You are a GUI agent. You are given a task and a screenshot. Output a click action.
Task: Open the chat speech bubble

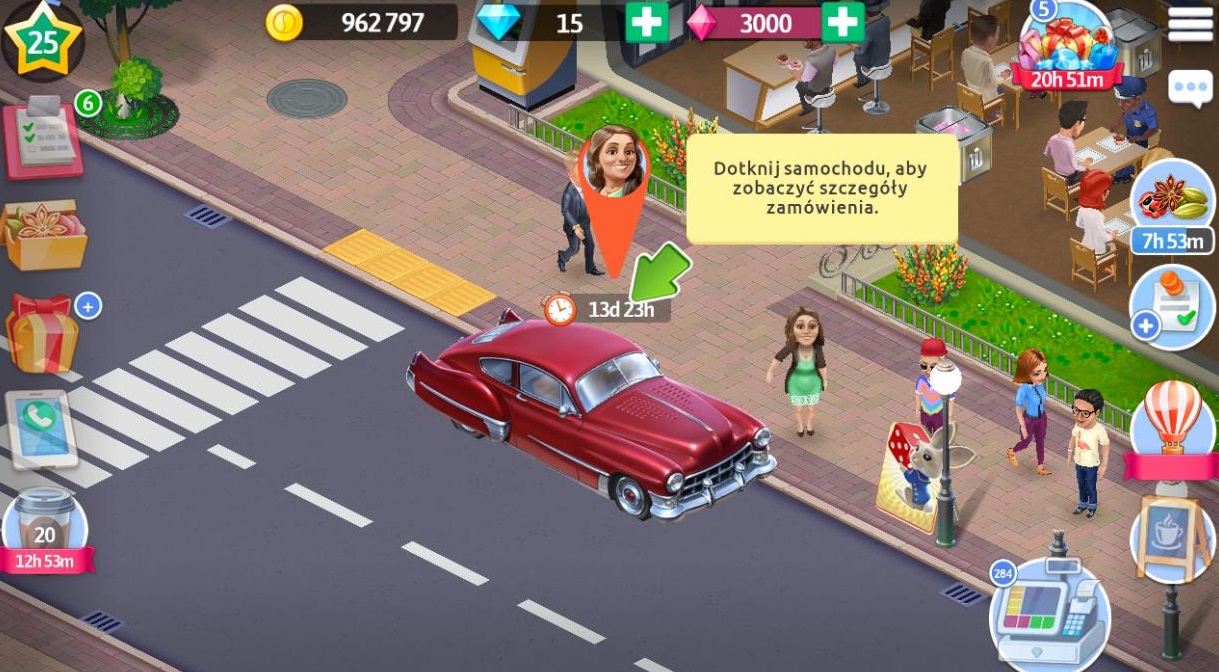[1190, 88]
